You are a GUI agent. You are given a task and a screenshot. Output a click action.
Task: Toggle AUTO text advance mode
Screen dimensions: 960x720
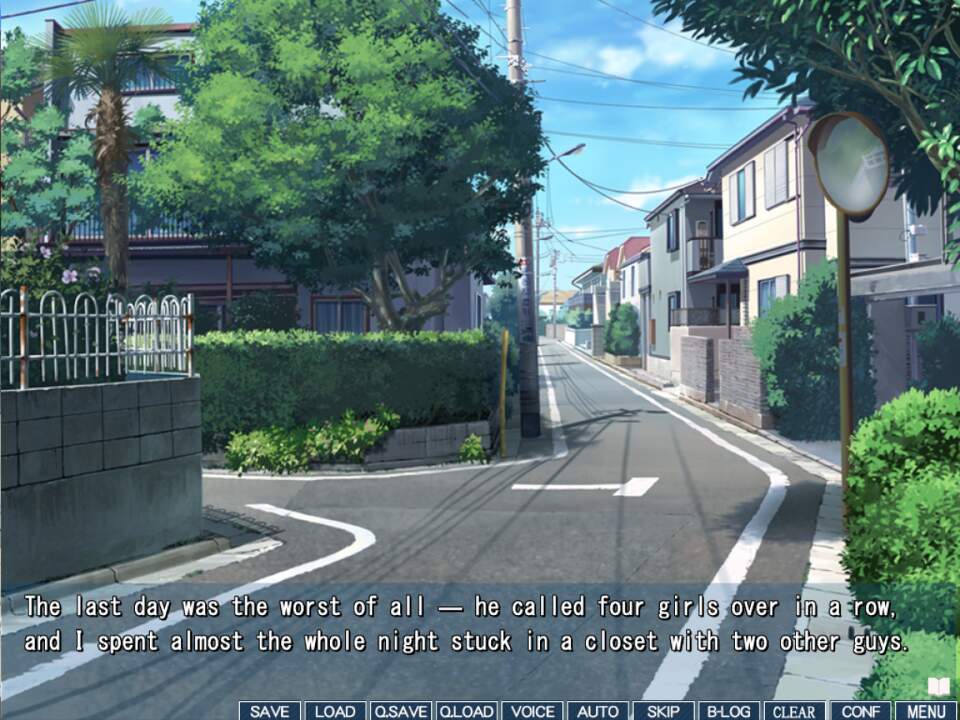pos(598,711)
